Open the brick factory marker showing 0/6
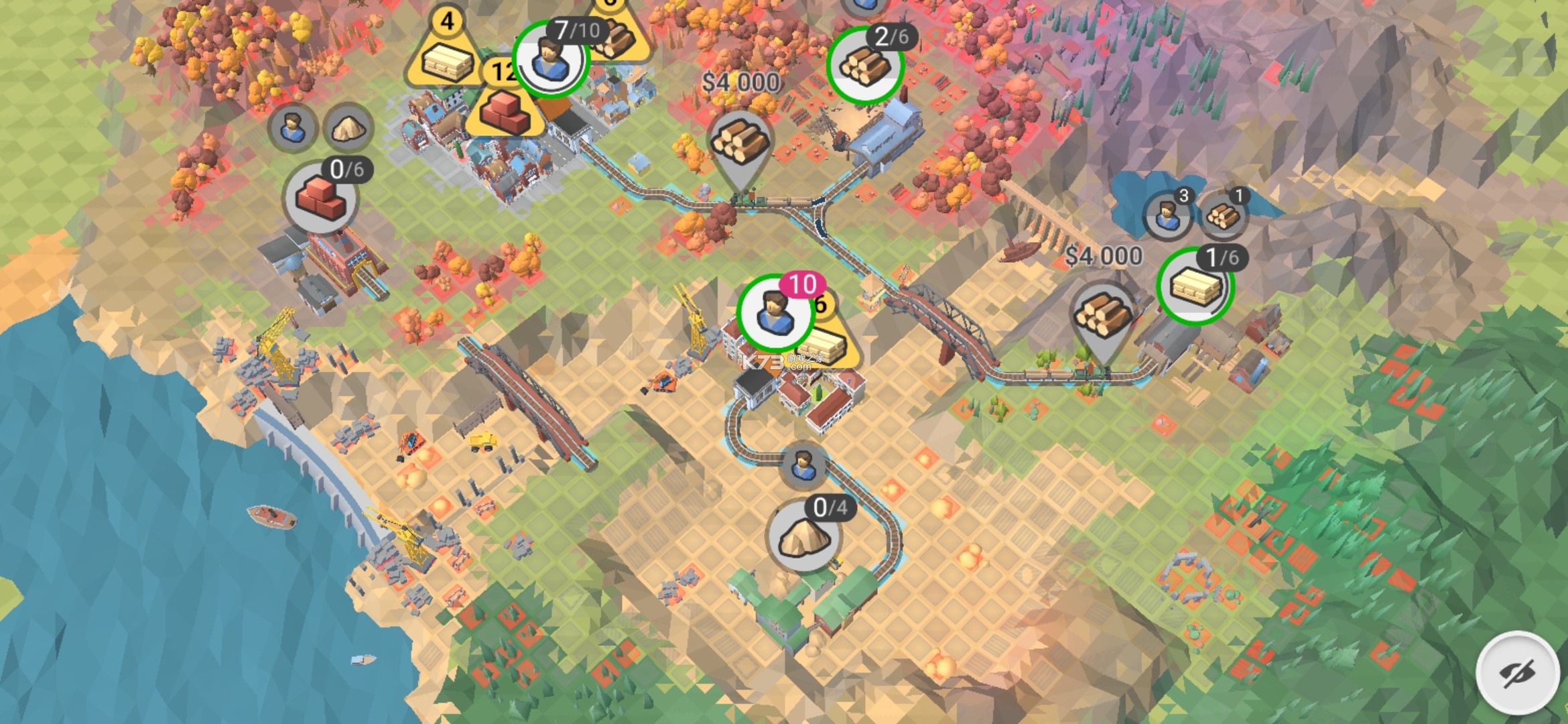The image size is (1568, 724). click(320, 198)
